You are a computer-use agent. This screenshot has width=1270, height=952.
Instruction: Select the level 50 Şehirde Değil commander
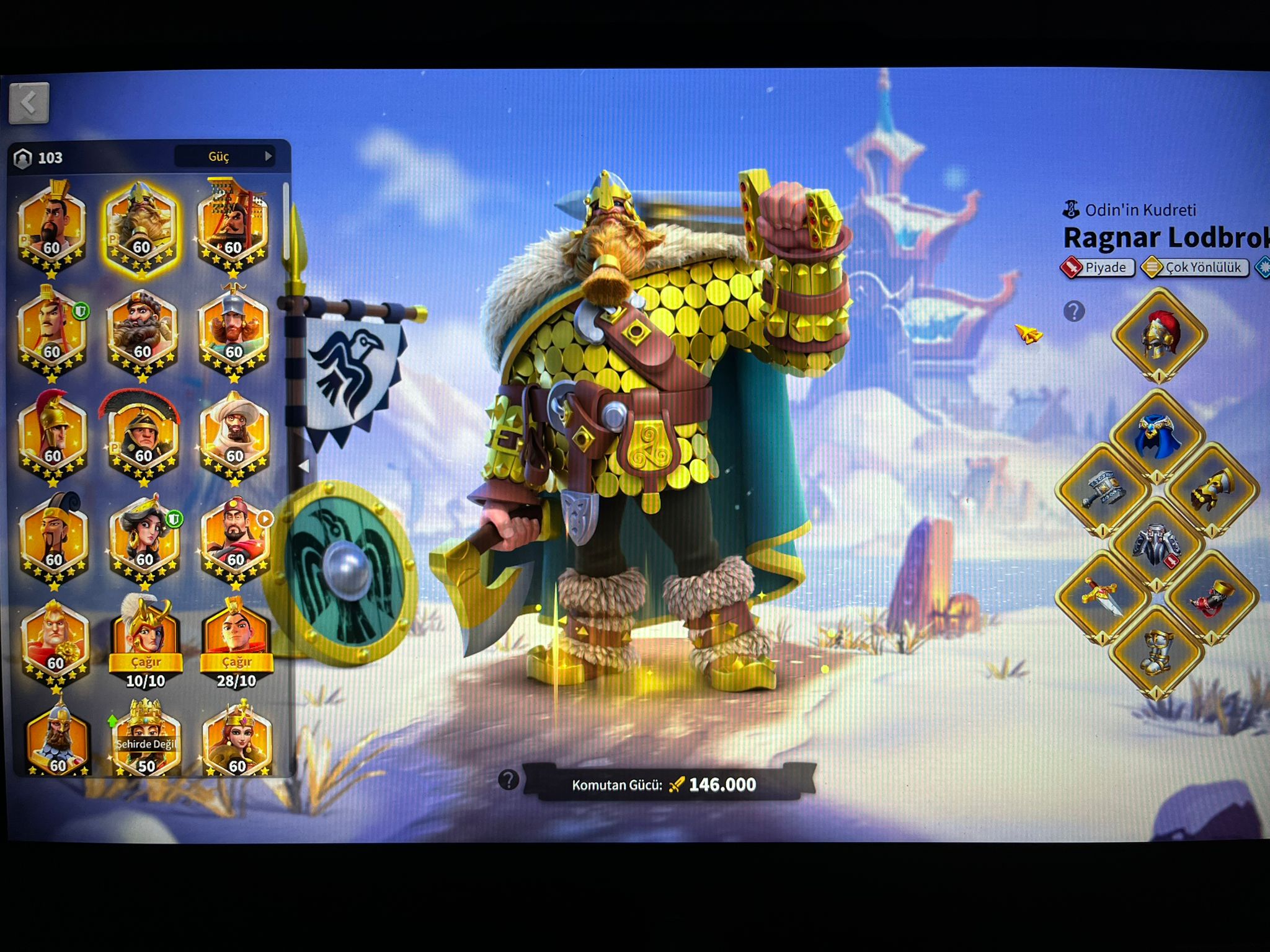tap(146, 739)
